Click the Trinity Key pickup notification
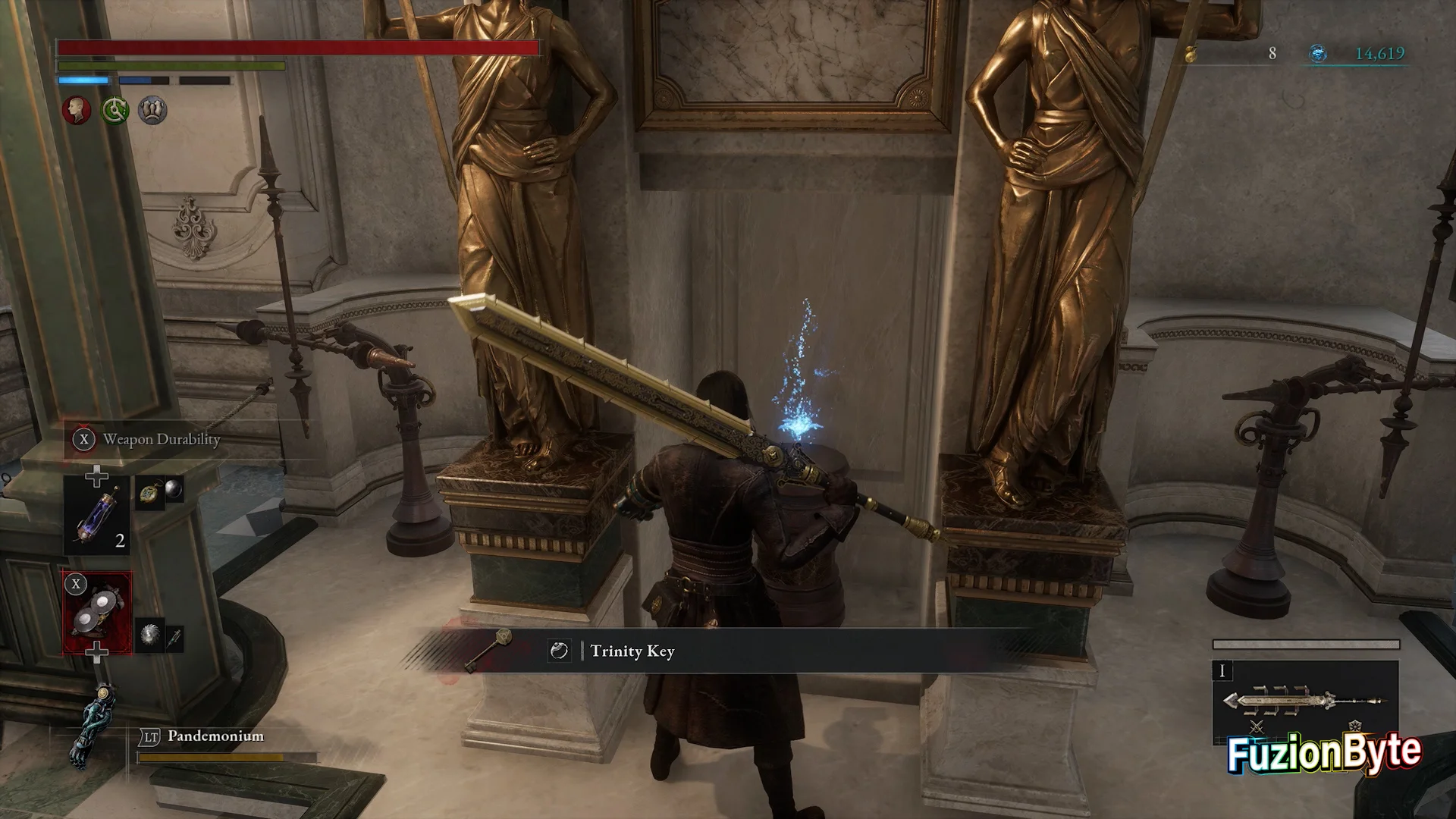Screen dimensions: 1456x819 click(631, 651)
